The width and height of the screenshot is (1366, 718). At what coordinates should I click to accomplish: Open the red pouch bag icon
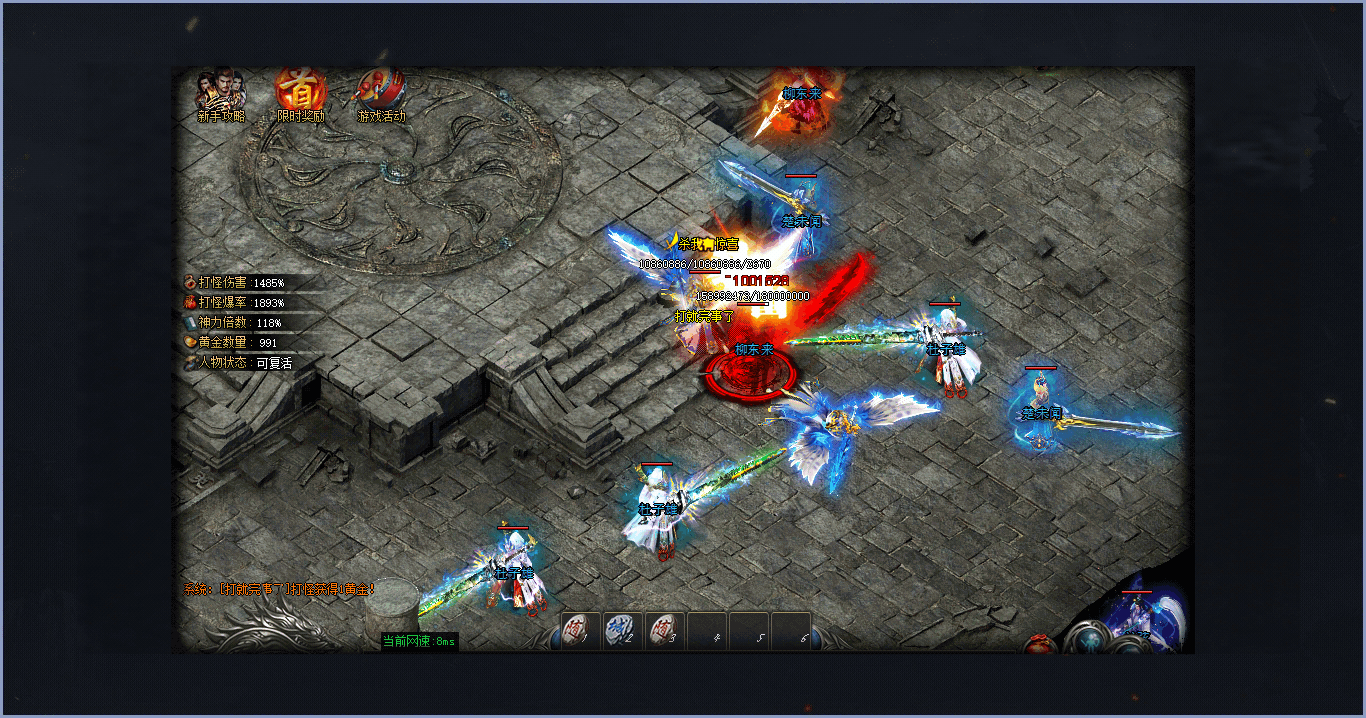[1041, 644]
